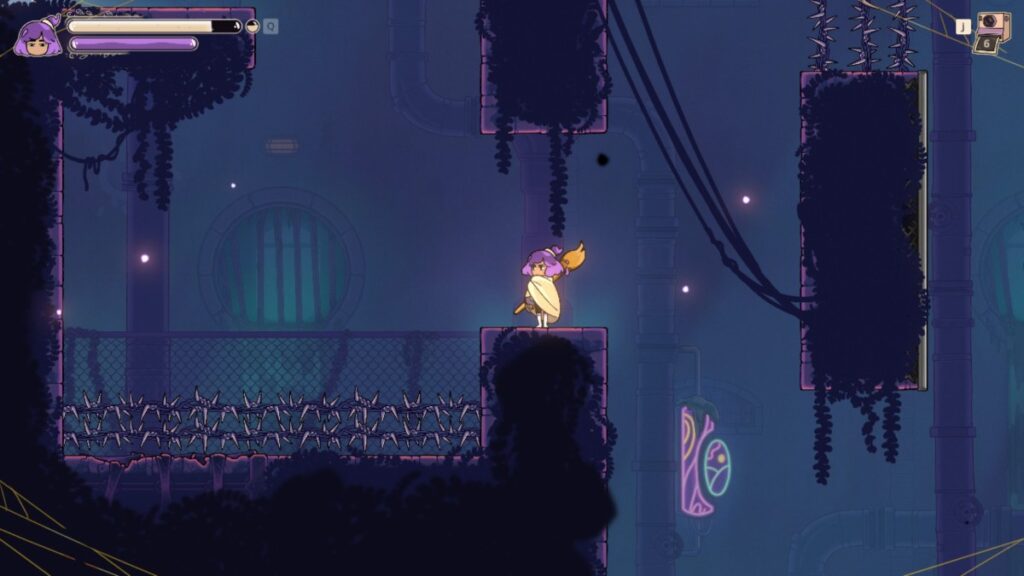Select the purple-haired character portrait
Viewport: 1024px width, 576px height.
pyautogui.click(x=37, y=38)
